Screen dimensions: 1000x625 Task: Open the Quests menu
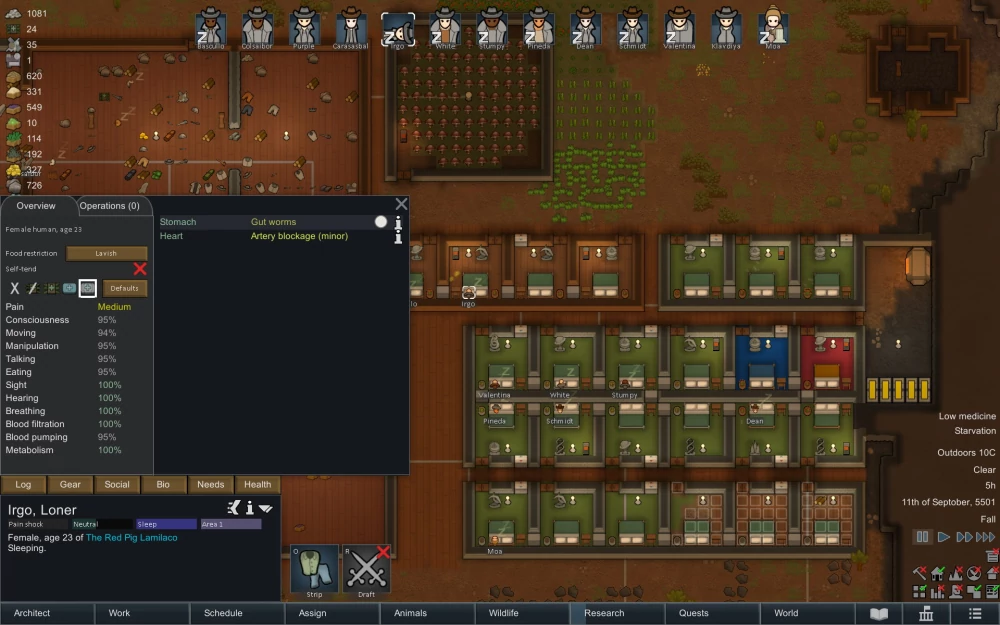coord(693,613)
